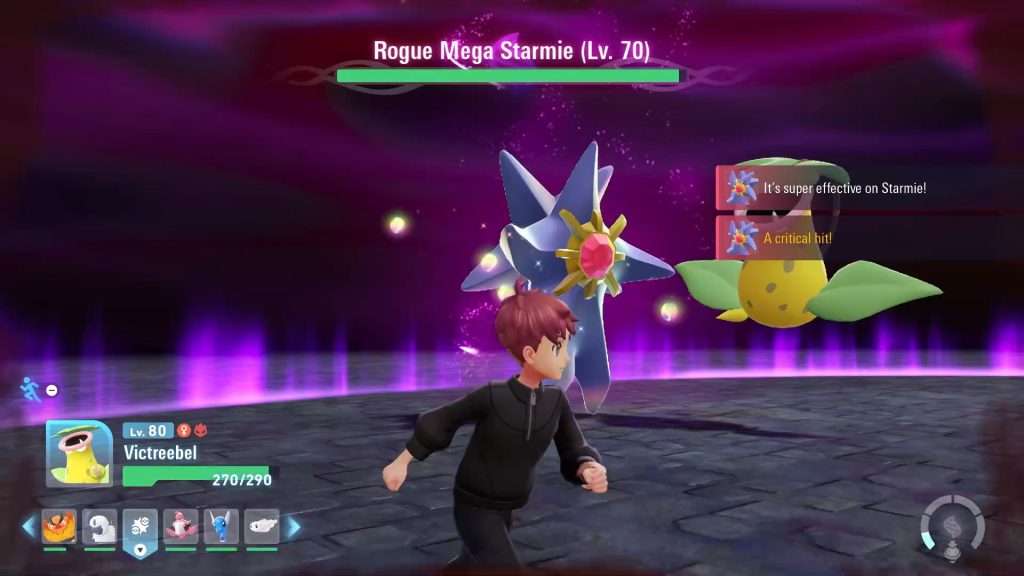Screen dimensions: 1024x576
Task: Select the white fish Pokémon party slot
Action: pos(262,526)
